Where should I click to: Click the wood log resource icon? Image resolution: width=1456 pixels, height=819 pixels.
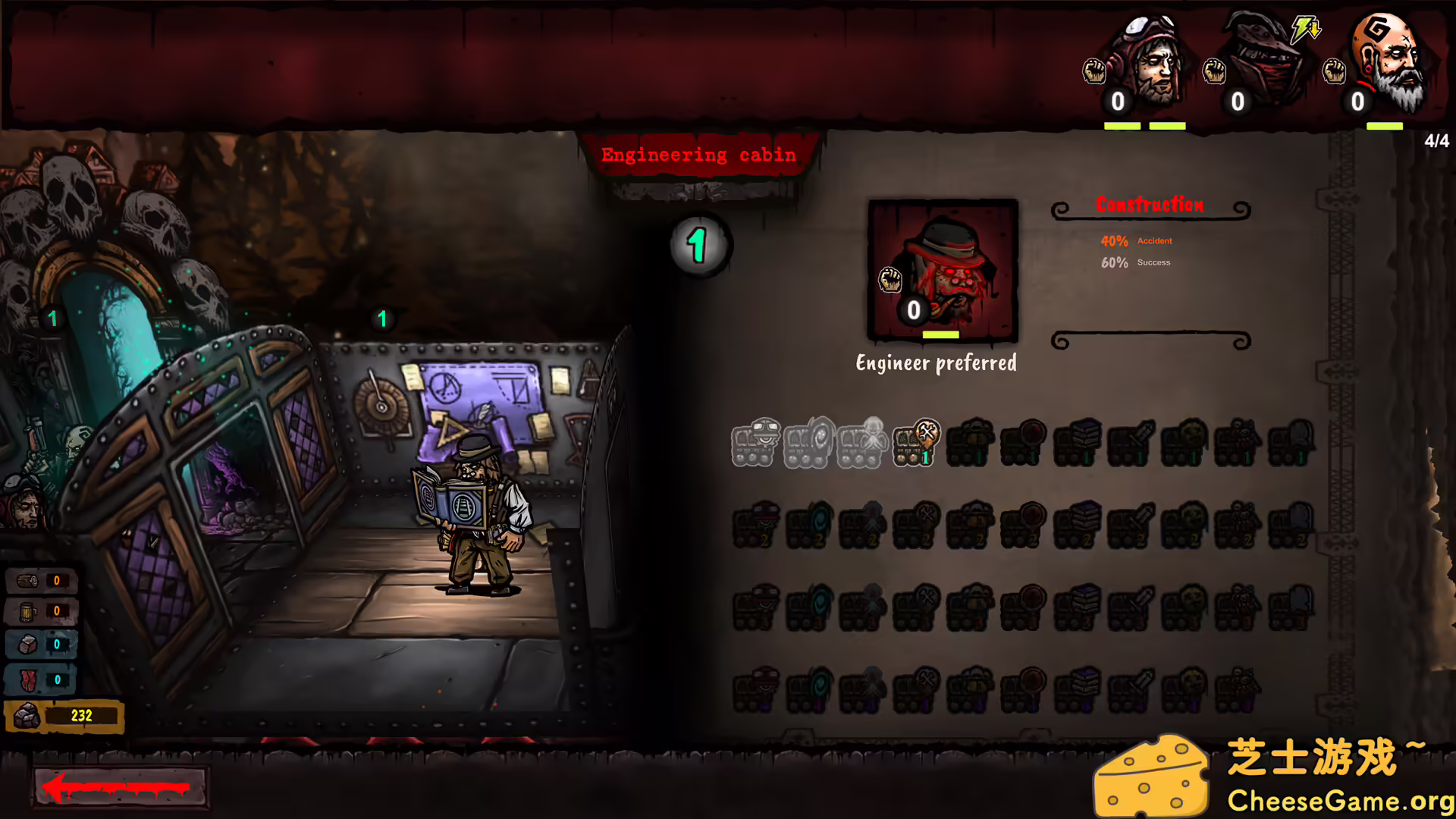click(28, 580)
